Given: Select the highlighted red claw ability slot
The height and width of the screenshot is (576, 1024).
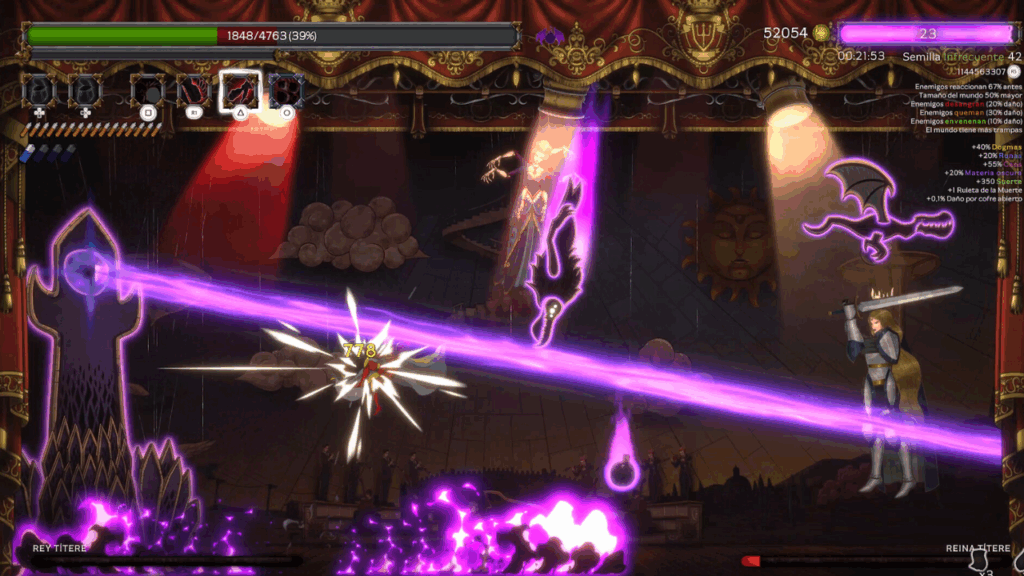Looking at the screenshot, I should pos(240,90).
